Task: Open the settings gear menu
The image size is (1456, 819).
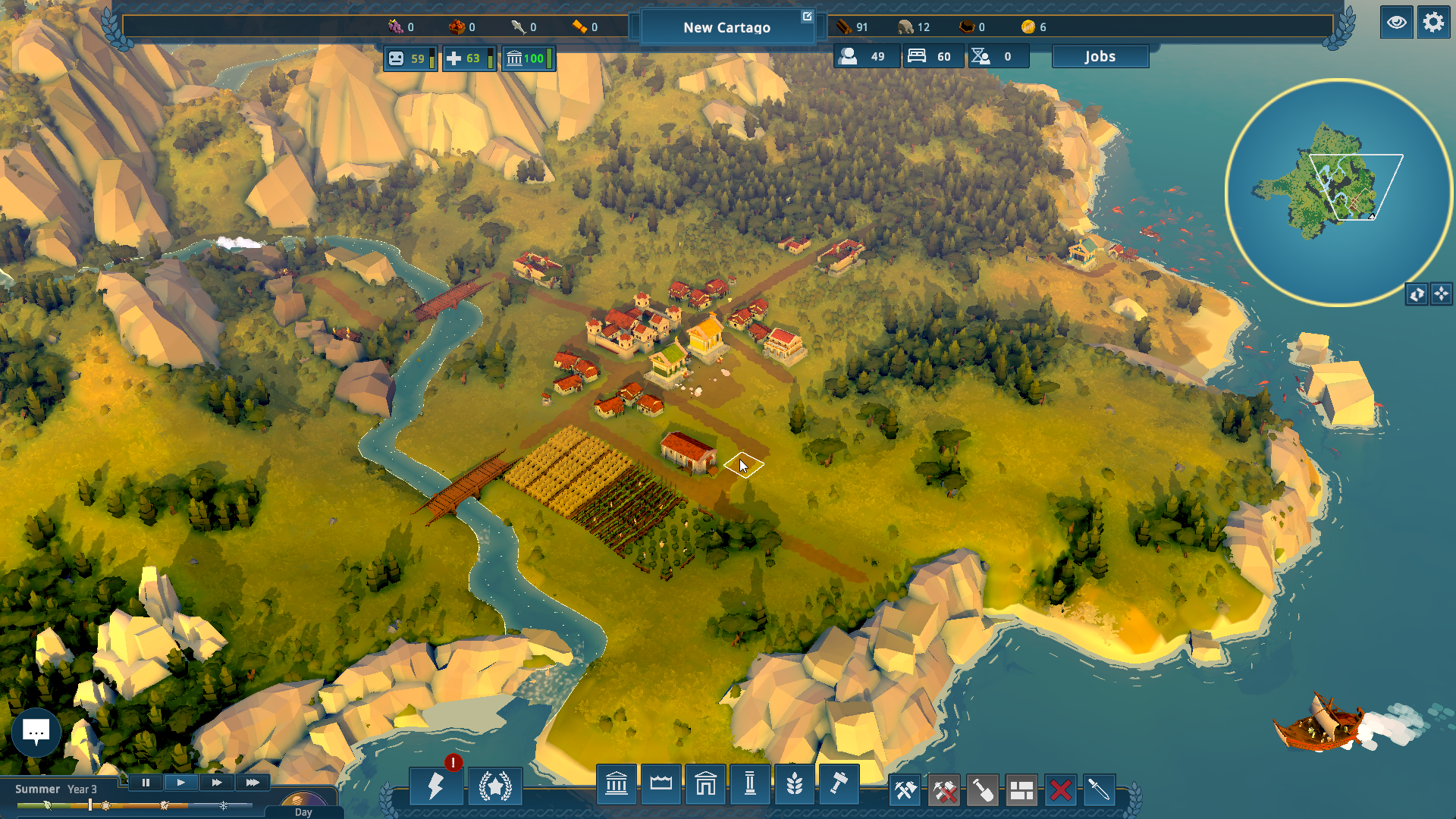Action: pyautogui.click(x=1433, y=23)
